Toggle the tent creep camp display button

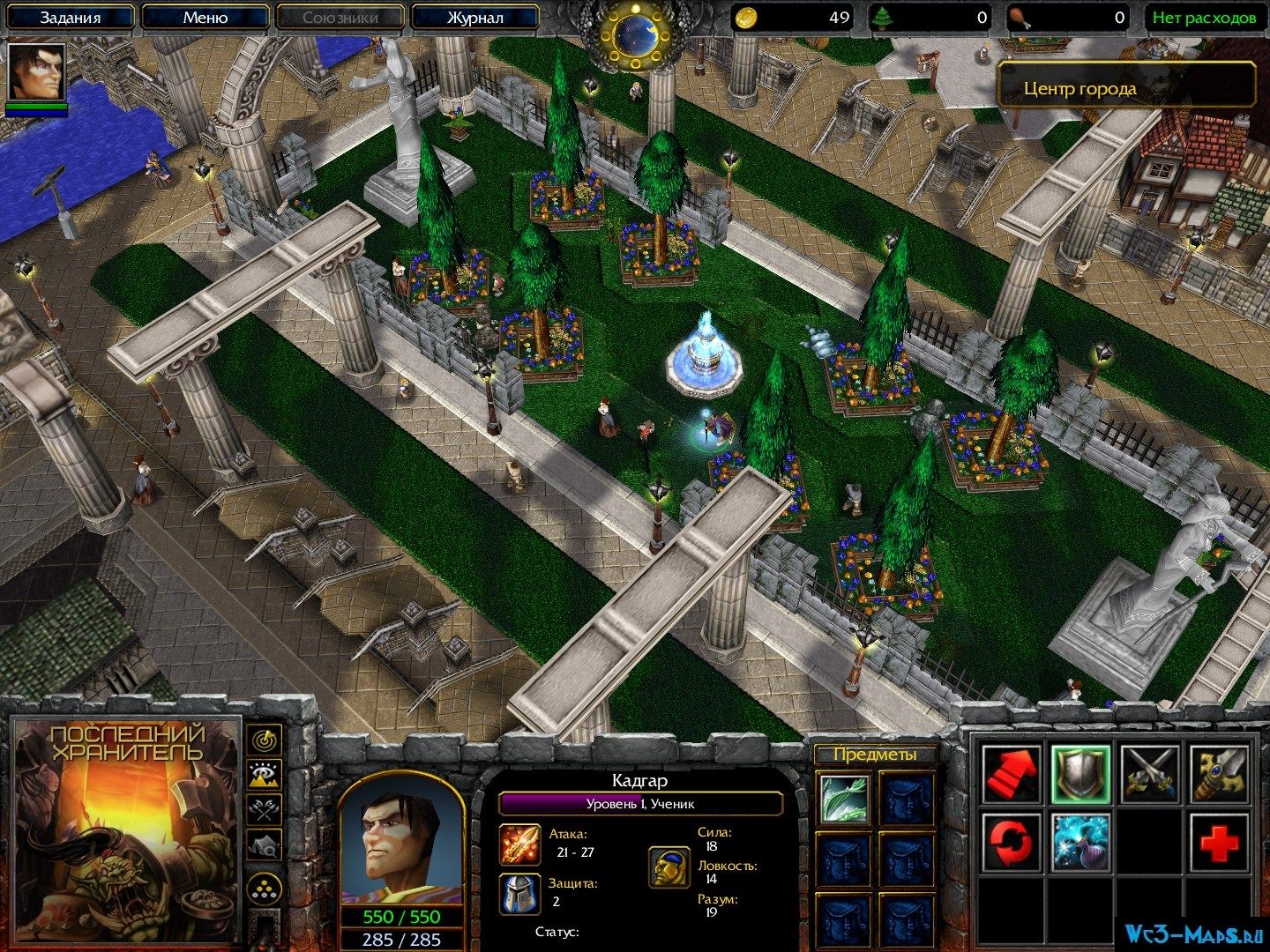tap(264, 847)
